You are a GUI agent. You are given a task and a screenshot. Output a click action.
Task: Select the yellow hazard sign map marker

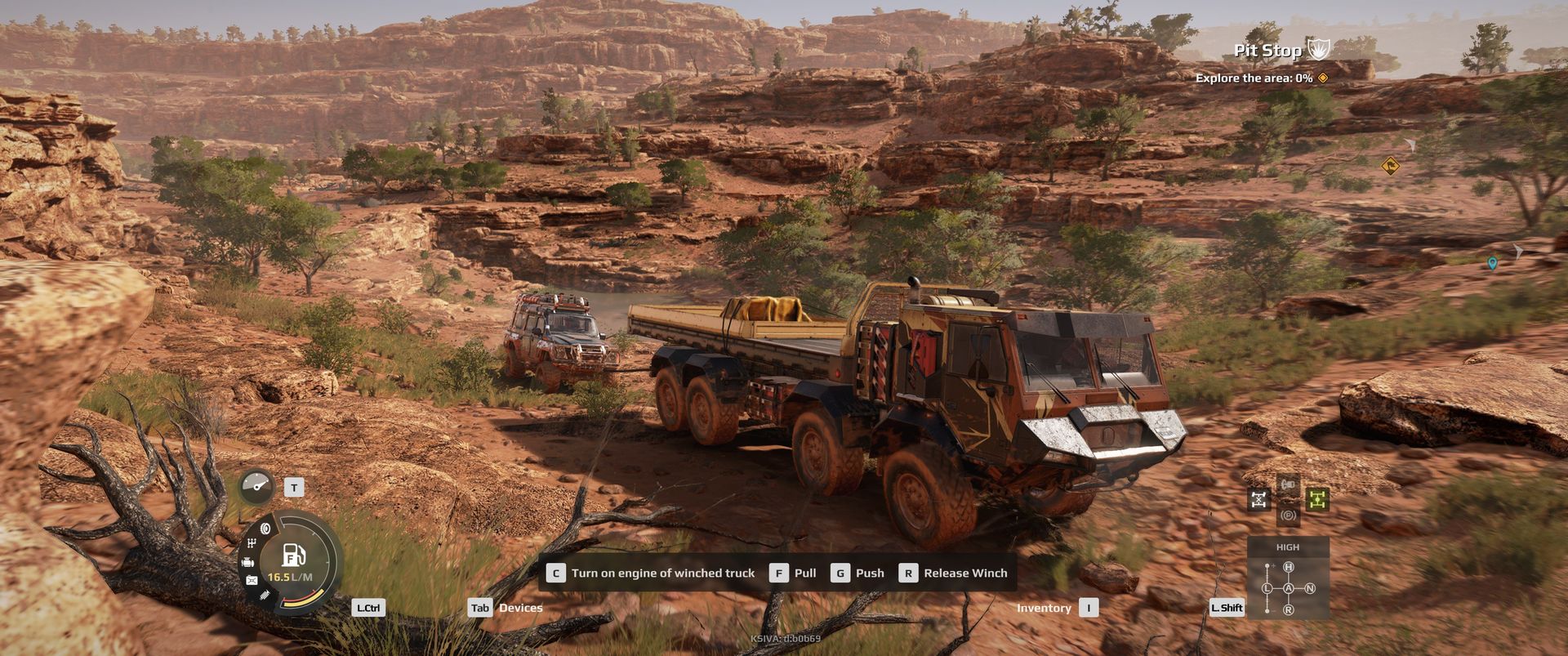coord(1390,167)
